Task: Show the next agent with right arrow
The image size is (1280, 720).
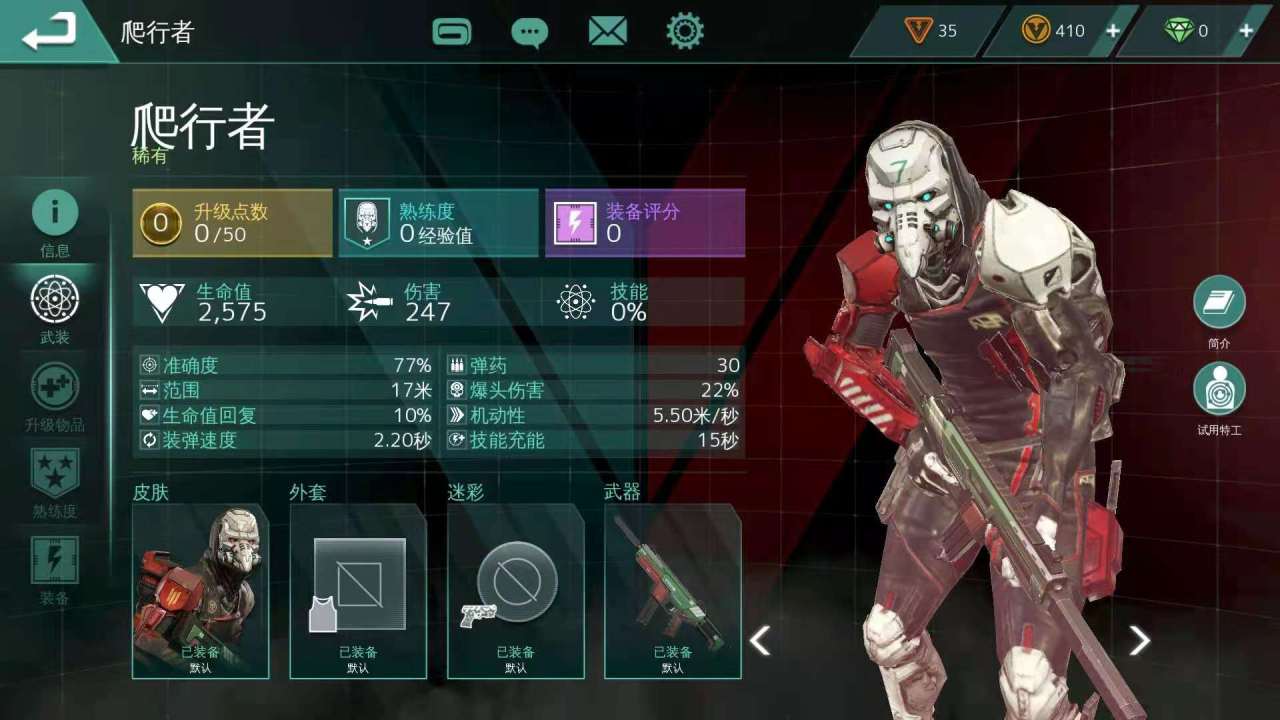Action: click(1139, 640)
